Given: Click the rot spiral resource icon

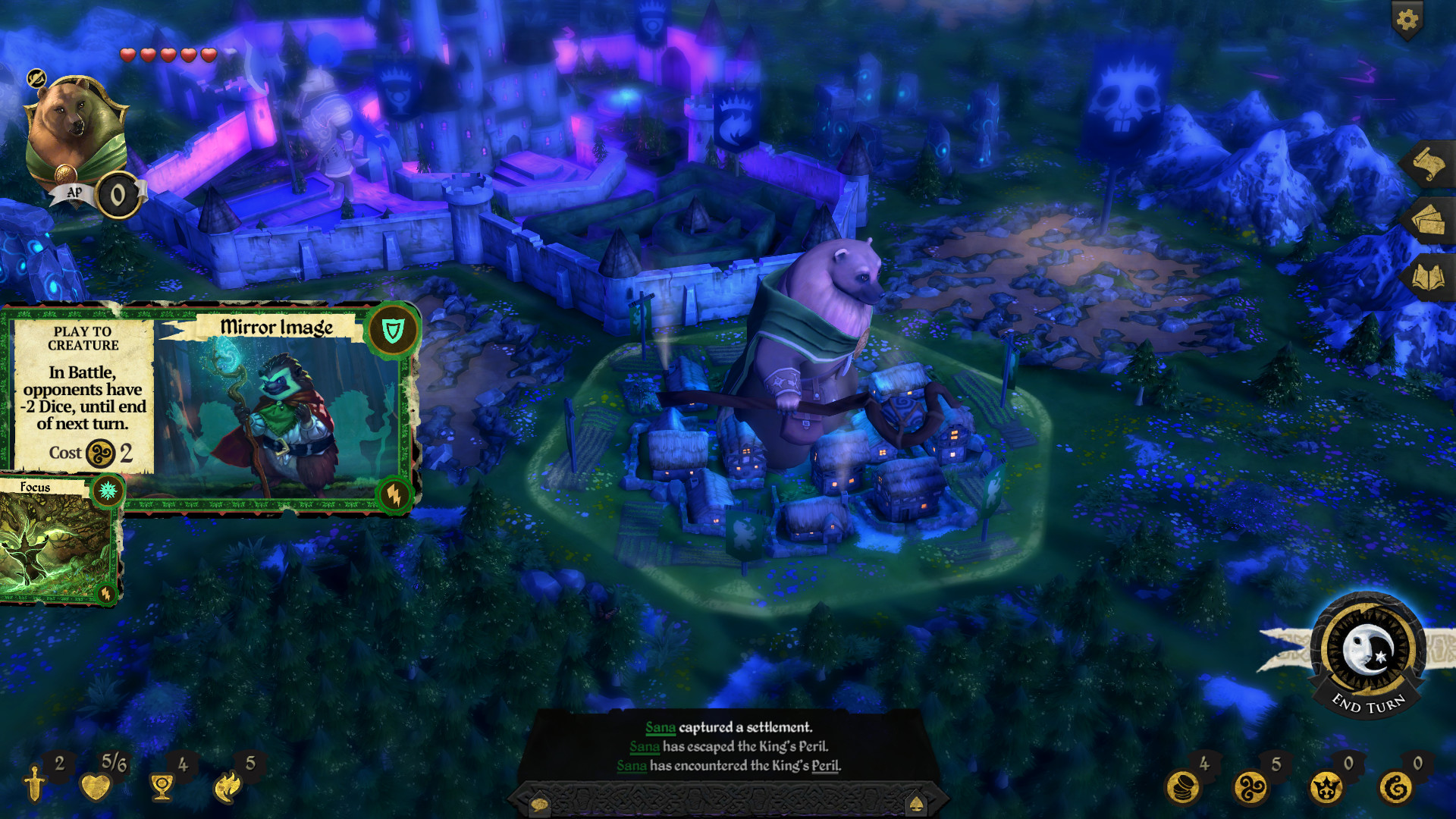Looking at the screenshot, I should click(x=1395, y=787).
